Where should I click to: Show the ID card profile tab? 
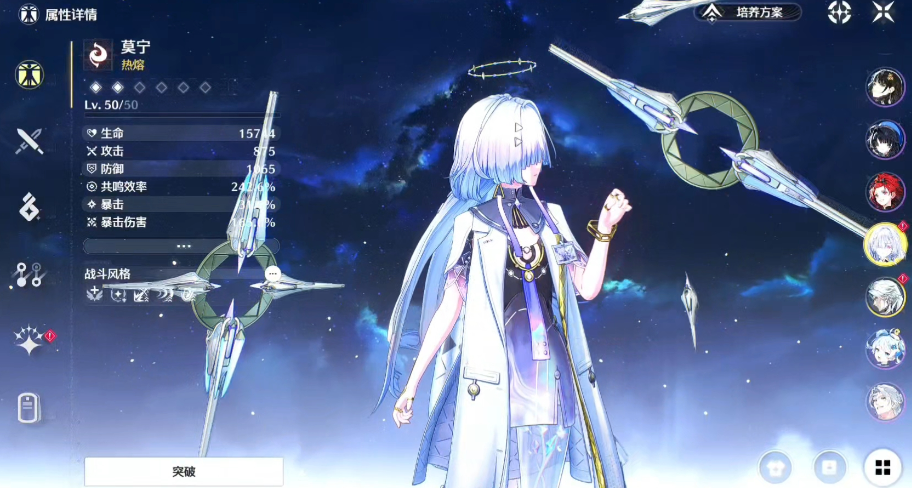coord(29,408)
